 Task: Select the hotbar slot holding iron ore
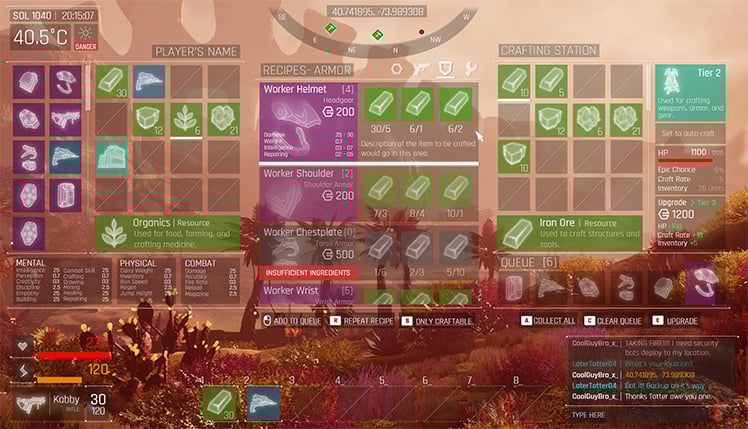click(x=220, y=401)
